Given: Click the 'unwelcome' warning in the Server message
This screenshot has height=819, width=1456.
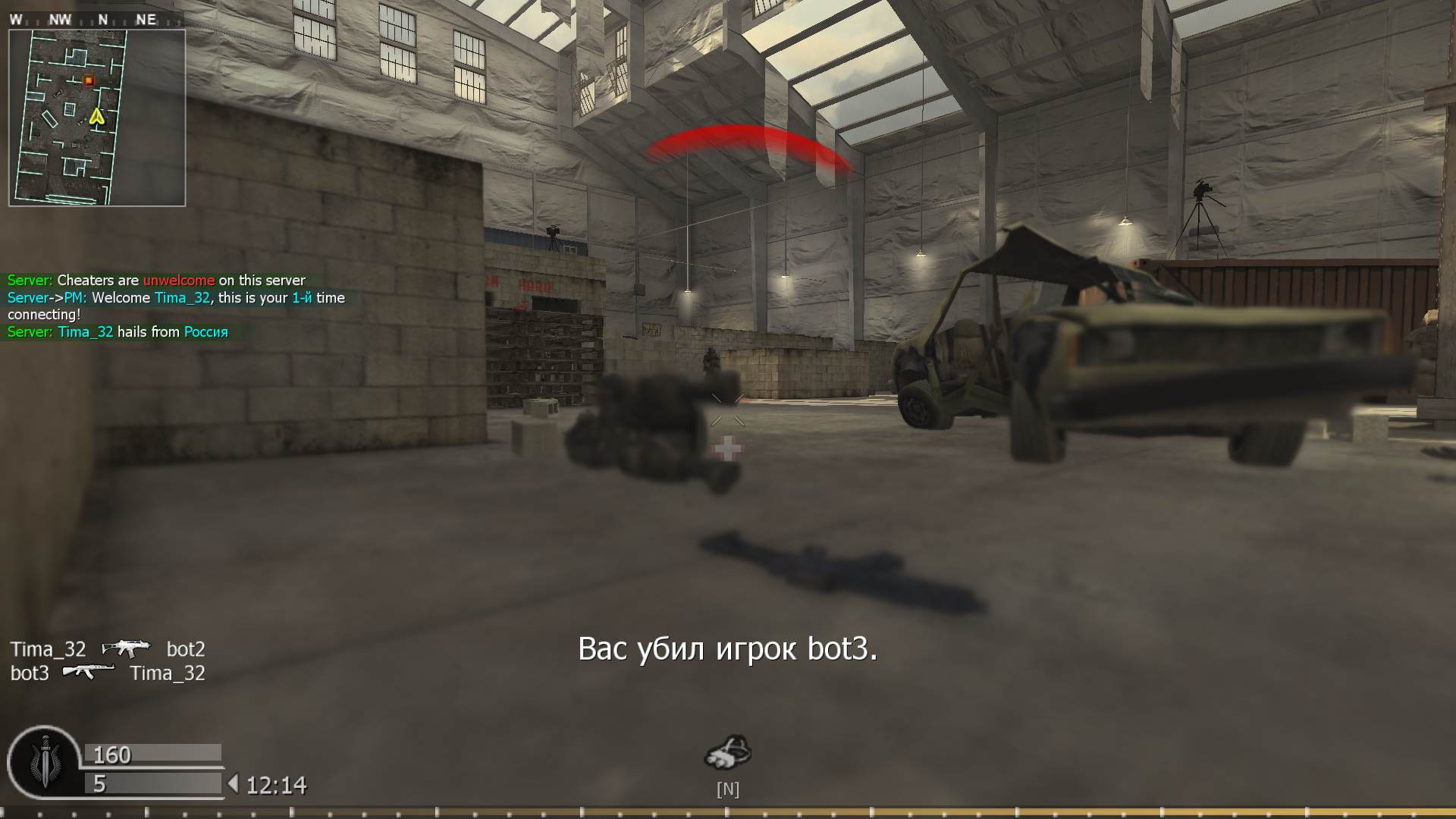Looking at the screenshot, I should tap(178, 280).
